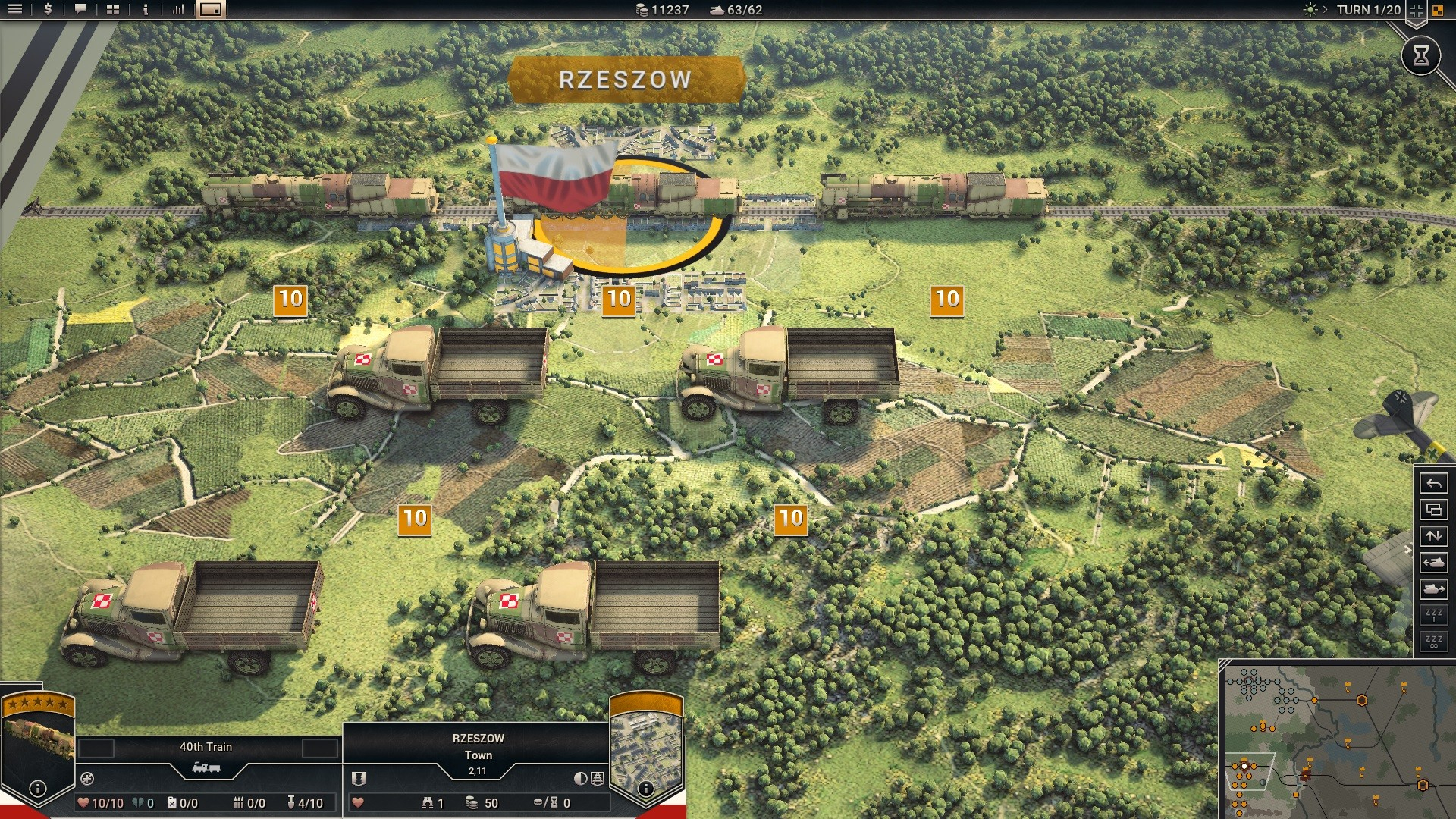Select the next unit with right-arrow tank

[x=1433, y=589]
